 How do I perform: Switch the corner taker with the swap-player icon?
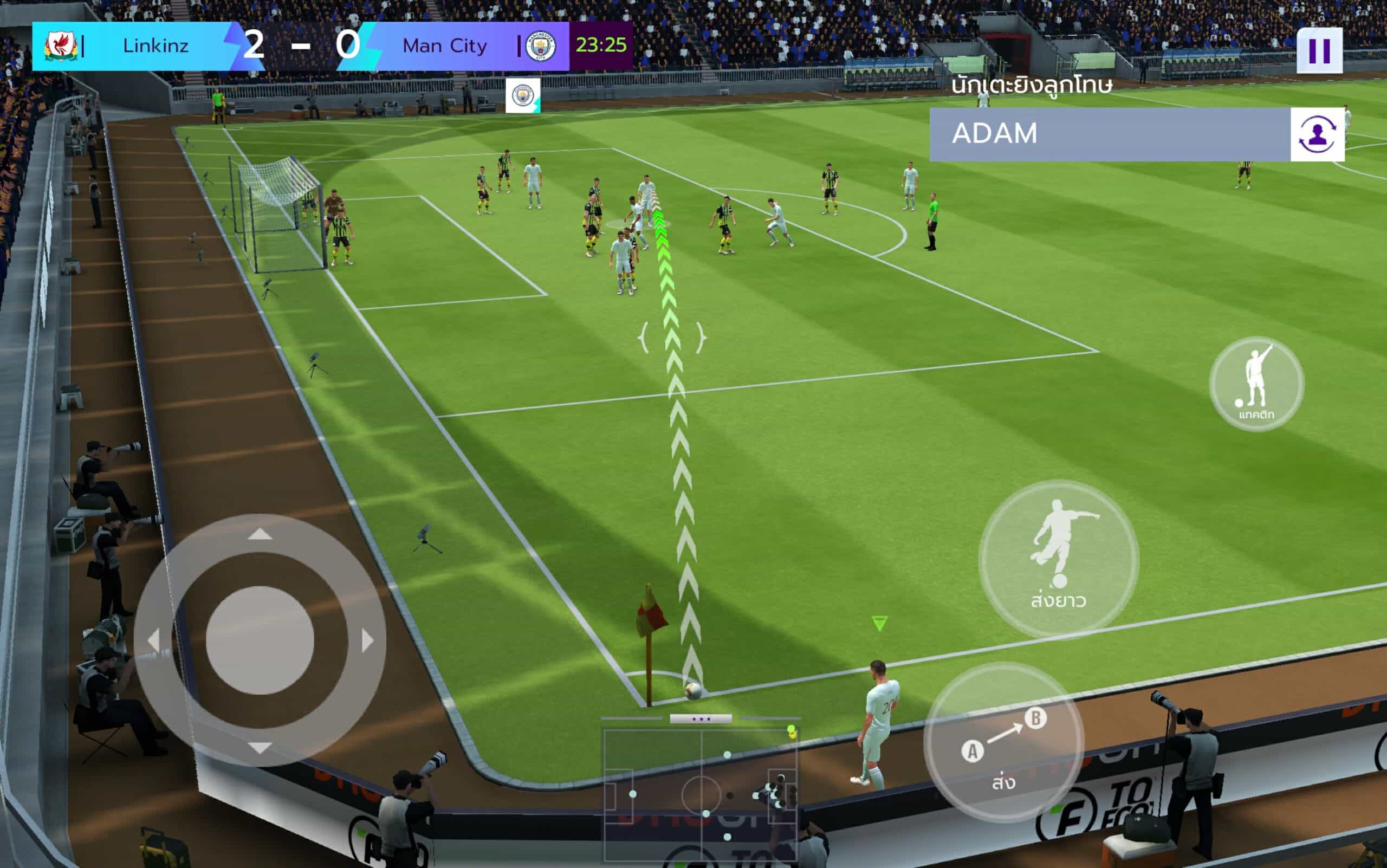[x=1317, y=134]
